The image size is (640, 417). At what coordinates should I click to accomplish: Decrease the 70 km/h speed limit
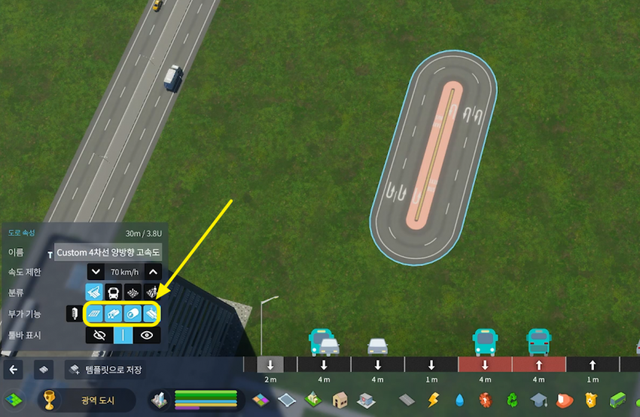click(95, 272)
